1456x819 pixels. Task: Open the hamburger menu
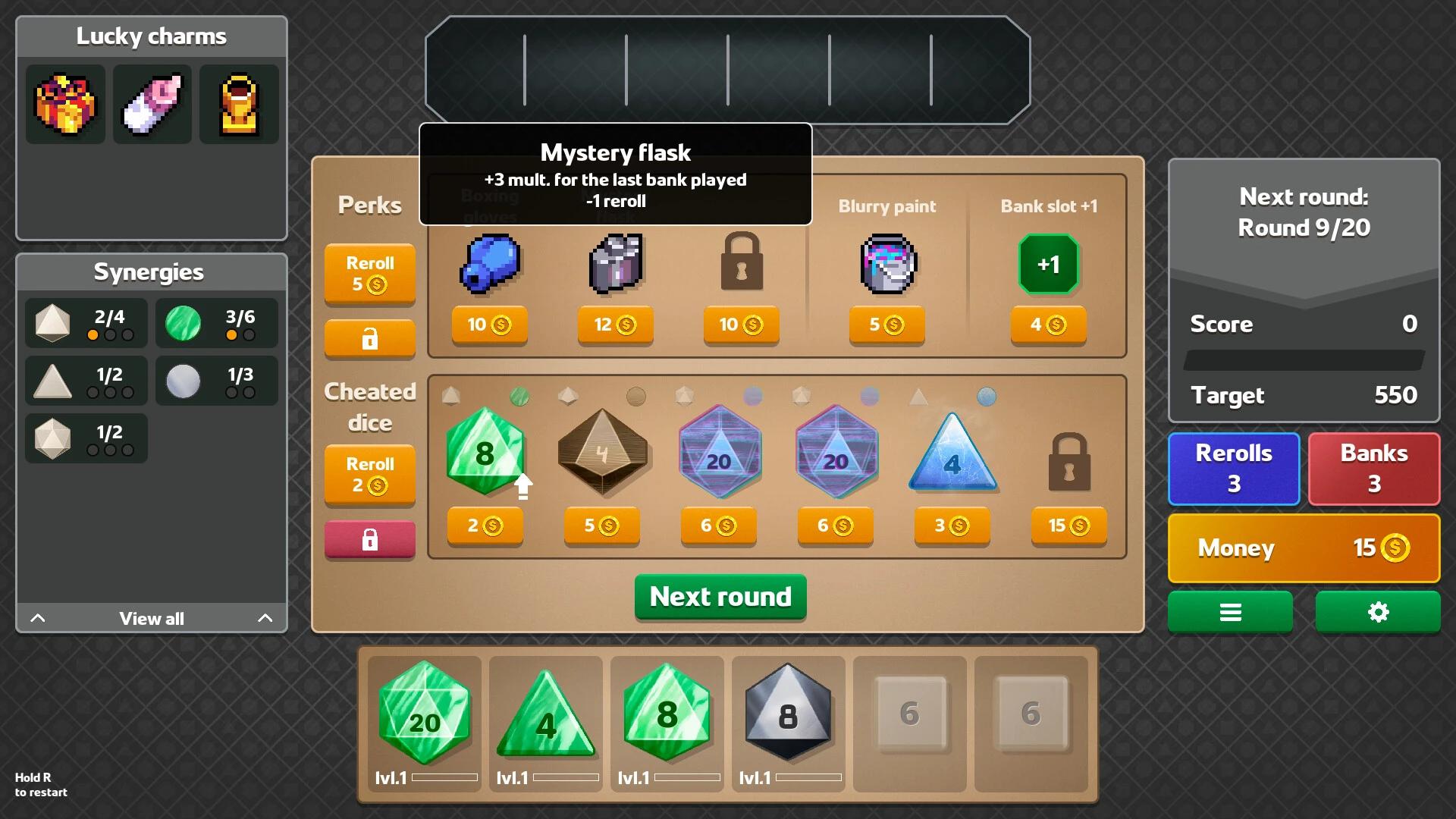pyautogui.click(x=1230, y=612)
